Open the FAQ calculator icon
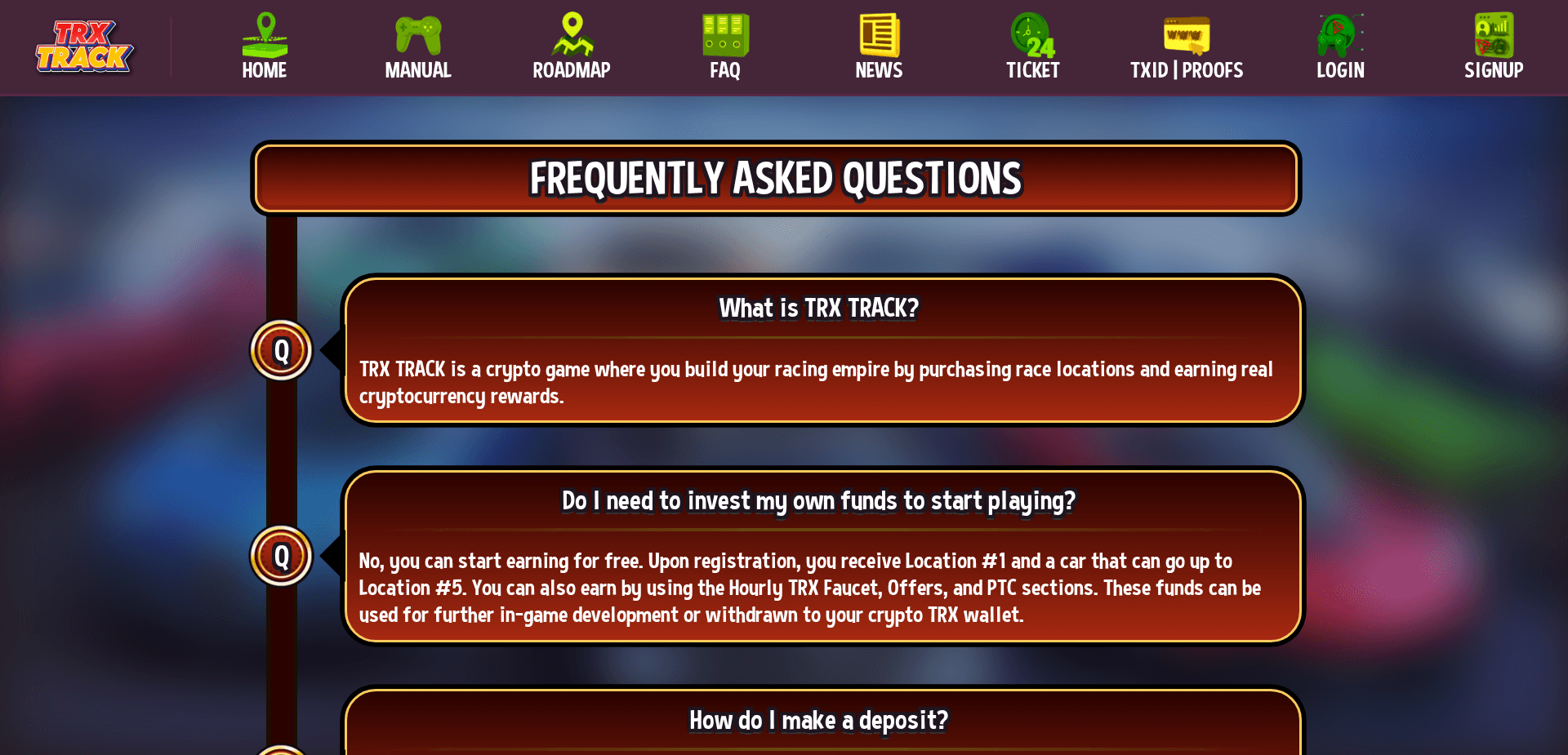The height and width of the screenshot is (755, 1568). (724, 33)
